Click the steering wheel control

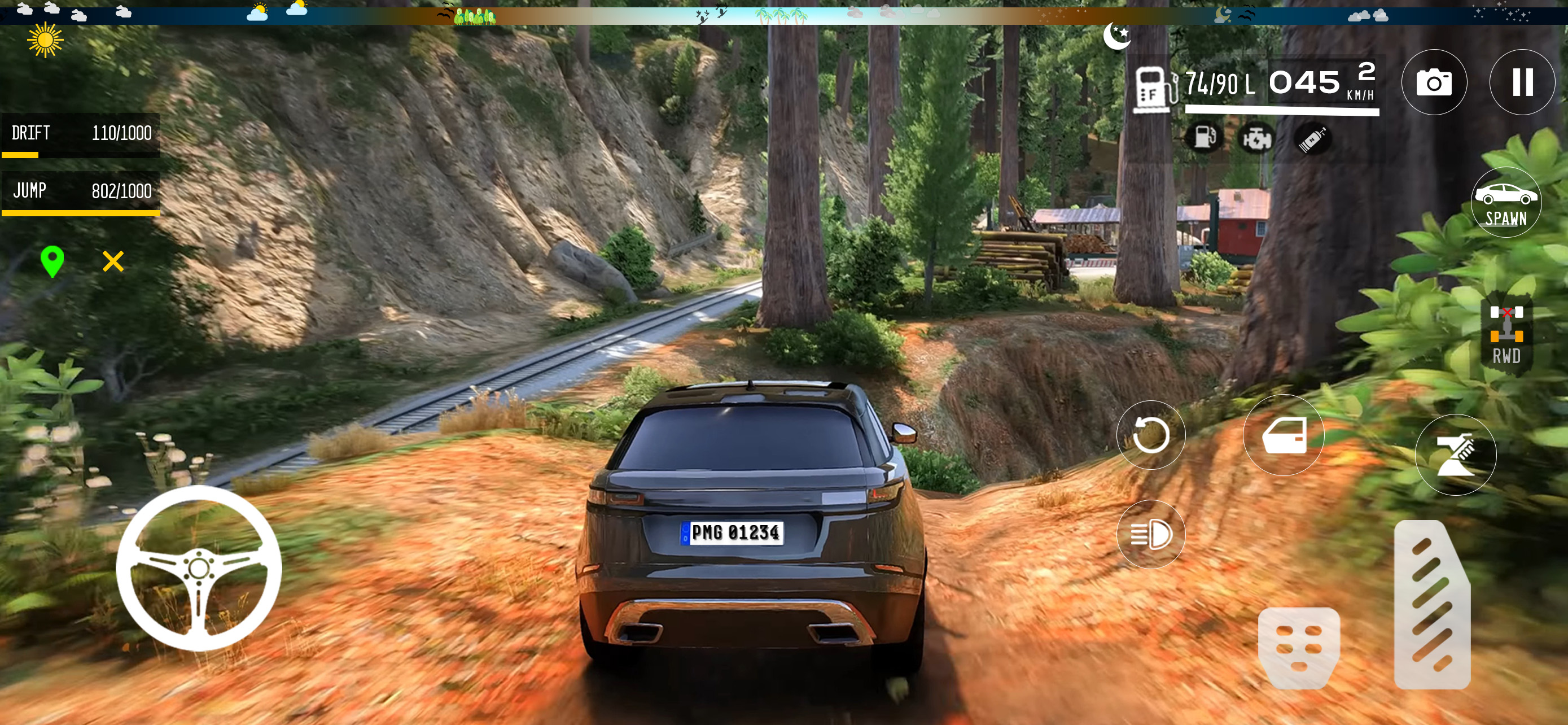click(x=199, y=568)
